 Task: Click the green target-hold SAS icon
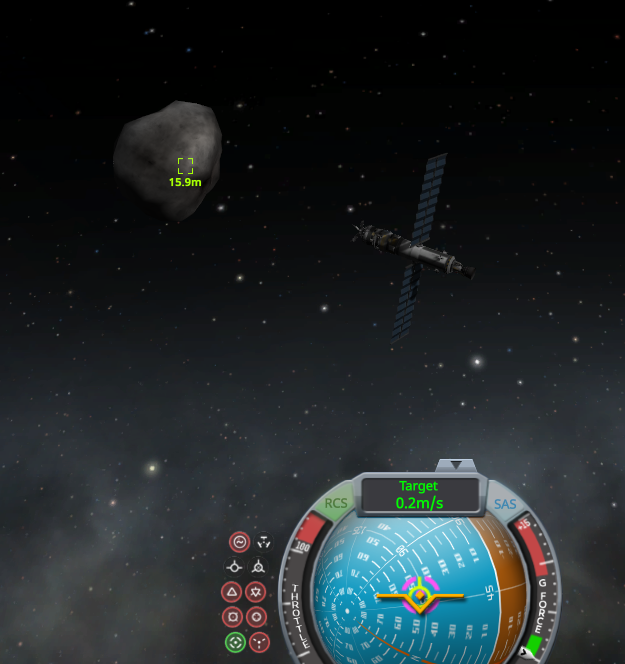click(x=235, y=641)
